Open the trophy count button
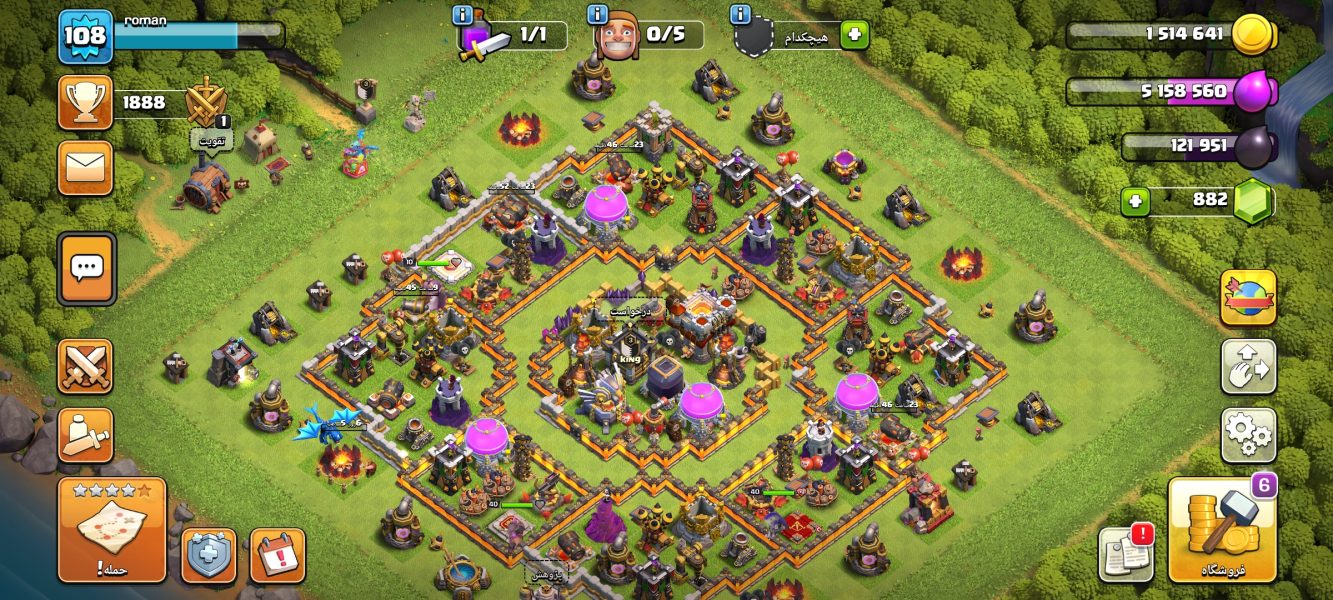This screenshot has height=600, width=1333. coord(85,102)
